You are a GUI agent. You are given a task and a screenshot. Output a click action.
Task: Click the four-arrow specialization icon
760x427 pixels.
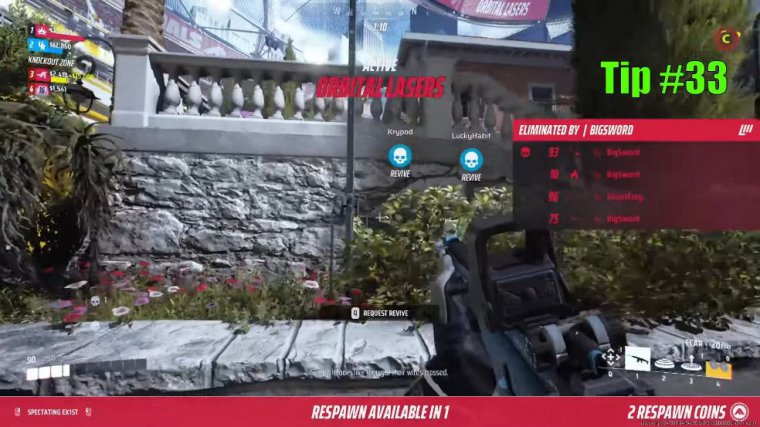(x=609, y=357)
